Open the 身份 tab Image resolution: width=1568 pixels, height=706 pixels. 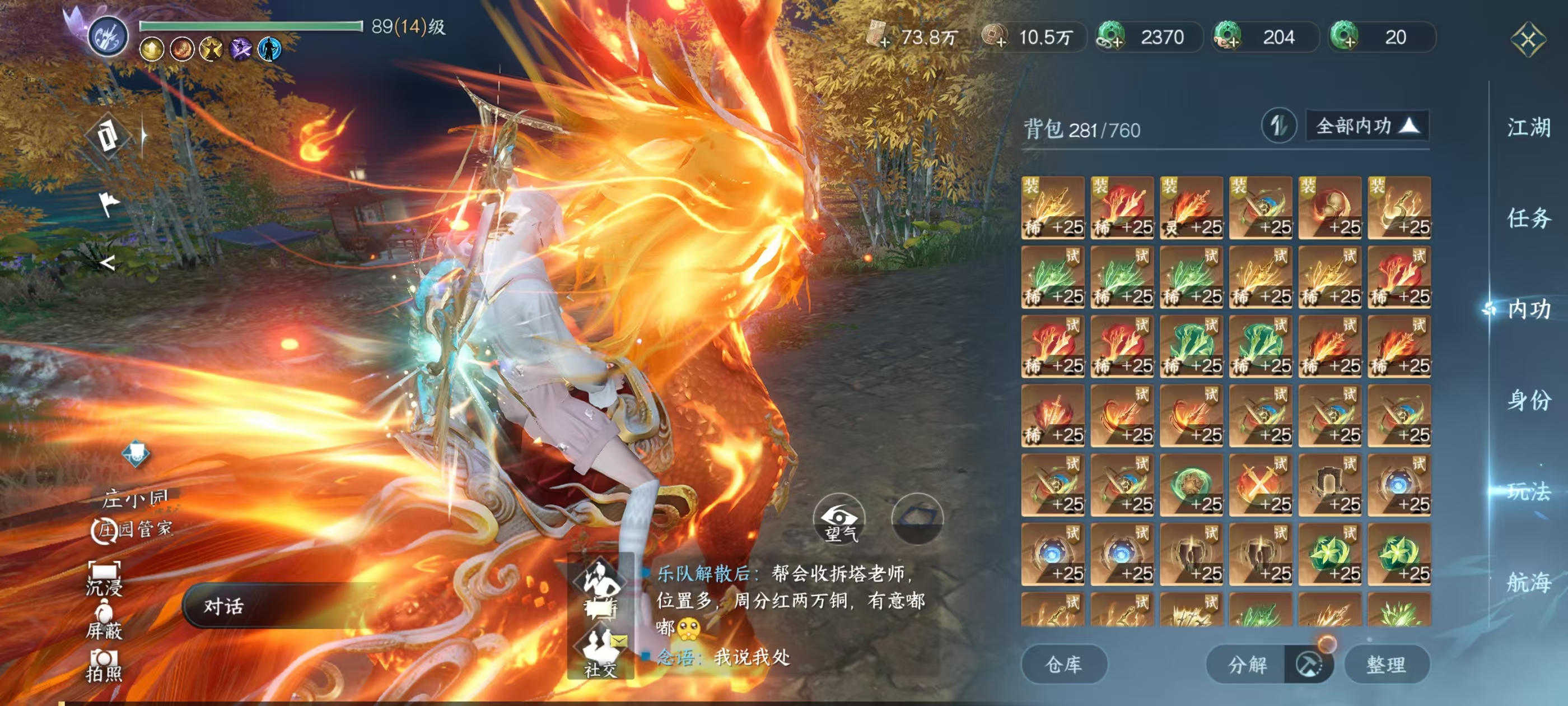click(1528, 400)
